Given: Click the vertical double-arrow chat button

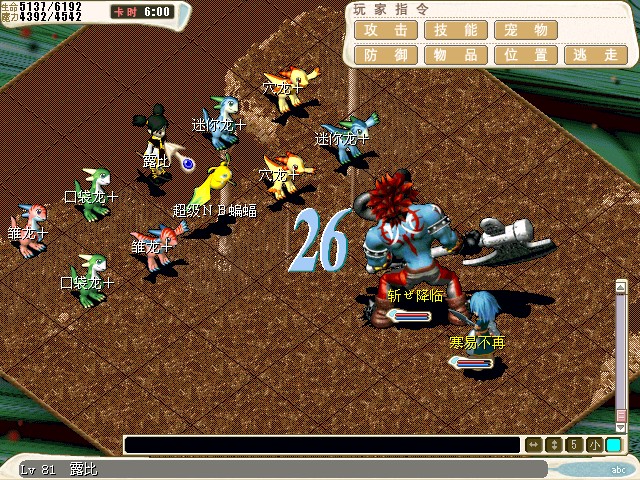Looking at the screenshot, I should pyautogui.click(x=554, y=445).
